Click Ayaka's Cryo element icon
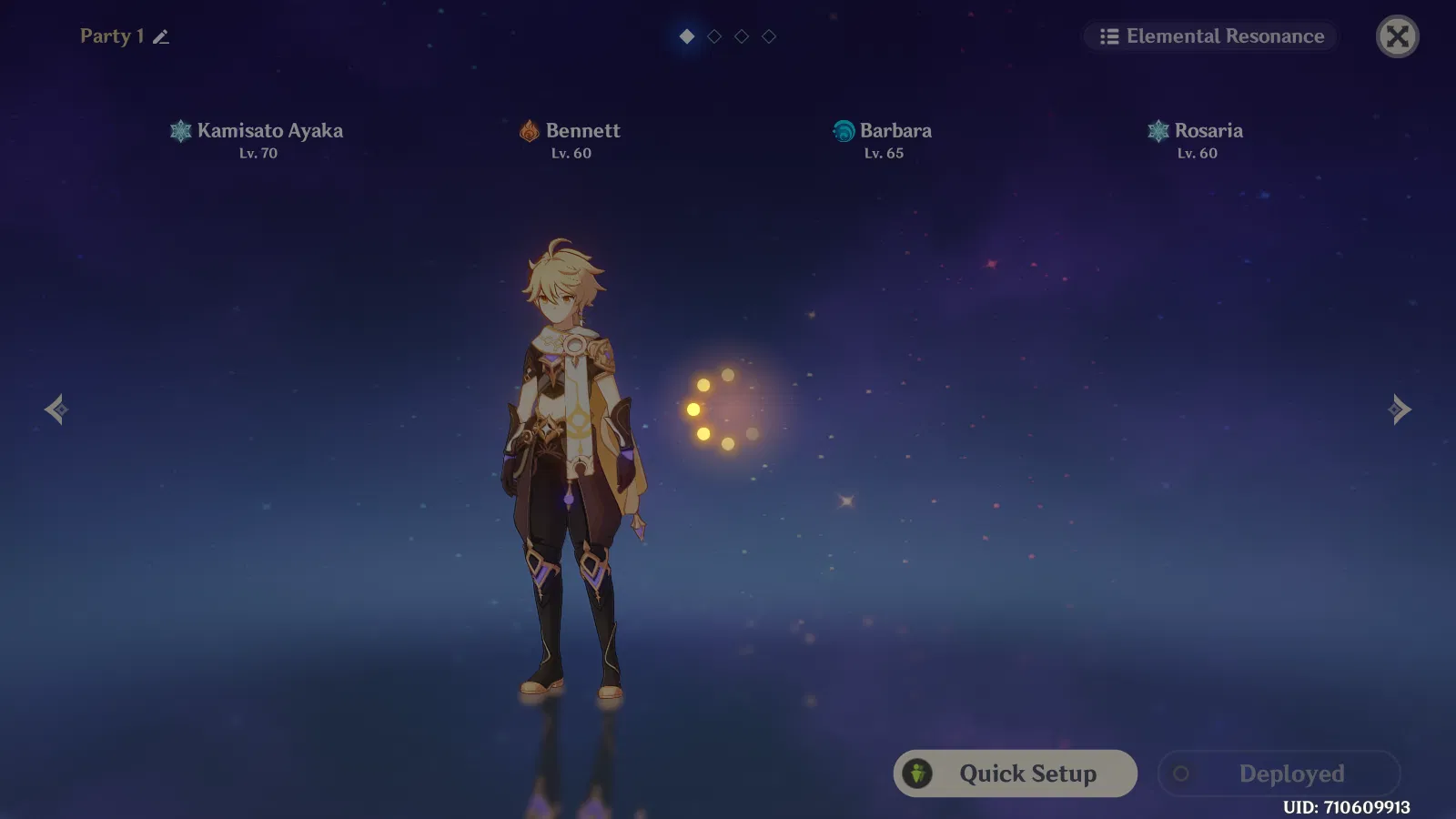 (181, 131)
